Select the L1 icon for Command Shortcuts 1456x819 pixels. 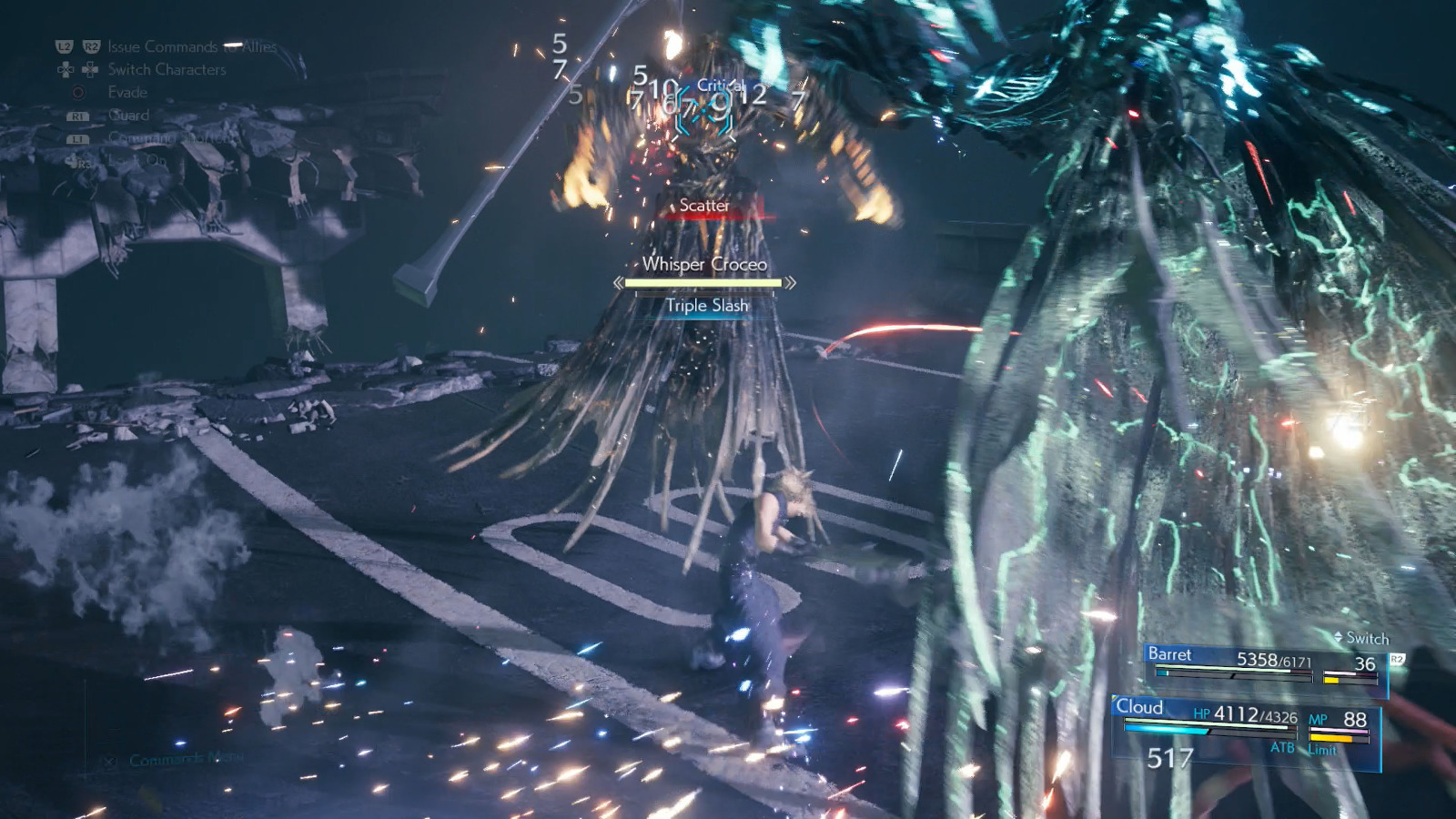coord(78,139)
